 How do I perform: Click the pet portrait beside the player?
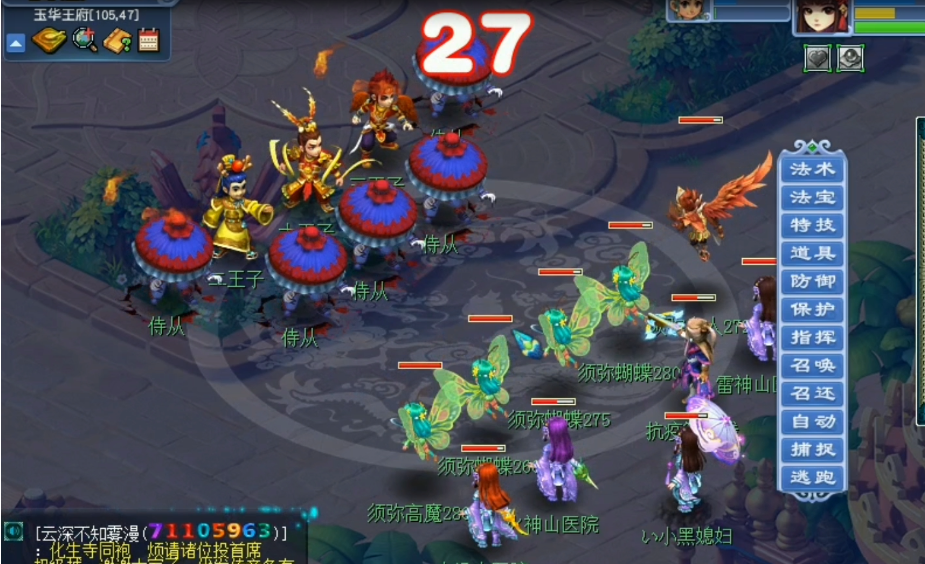[x=689, y=10]
